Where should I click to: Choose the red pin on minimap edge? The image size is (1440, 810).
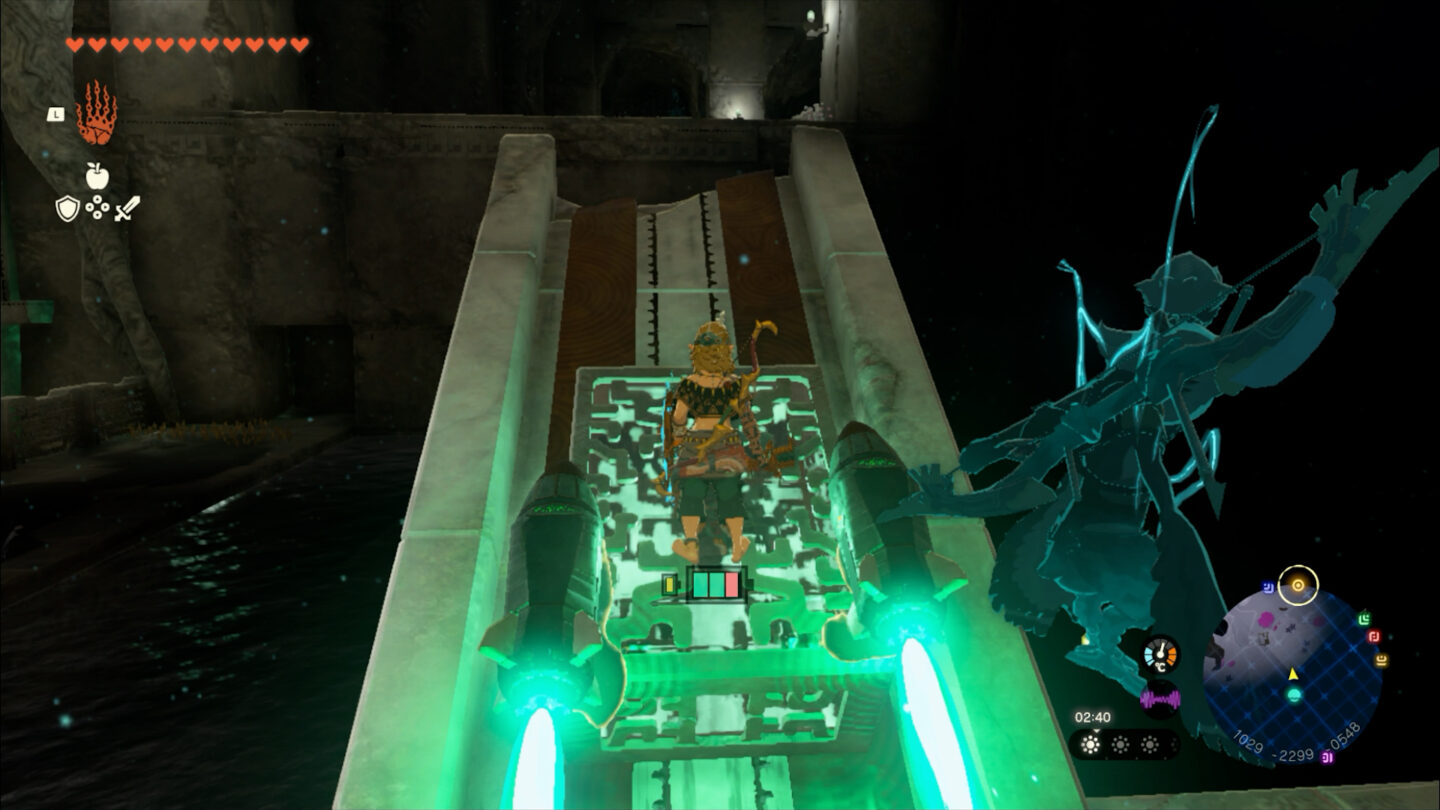pyautogui.click(x=1374, y=637)
